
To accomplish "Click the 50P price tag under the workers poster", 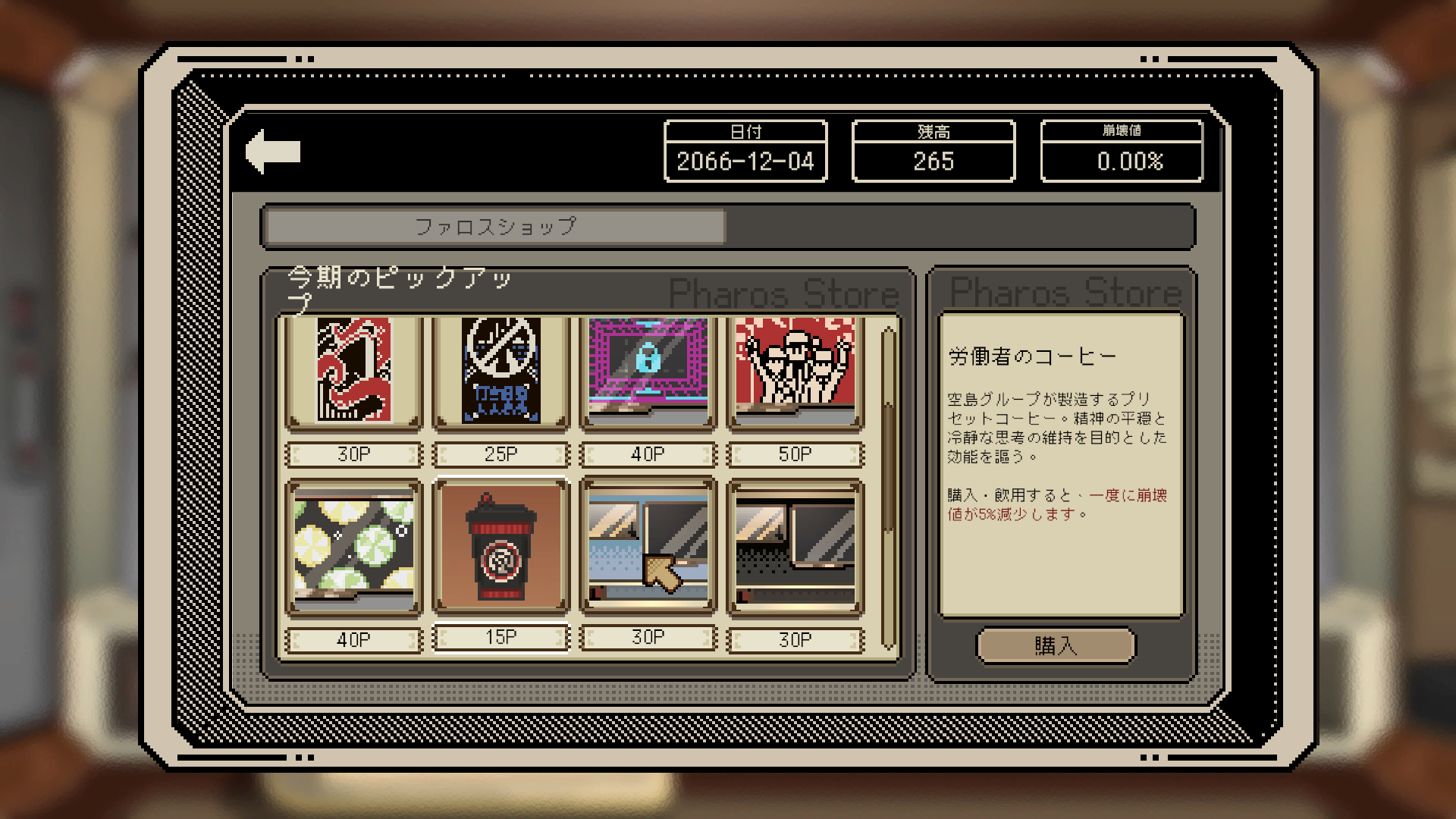I will pyautogui.click(x=795, y=453).
